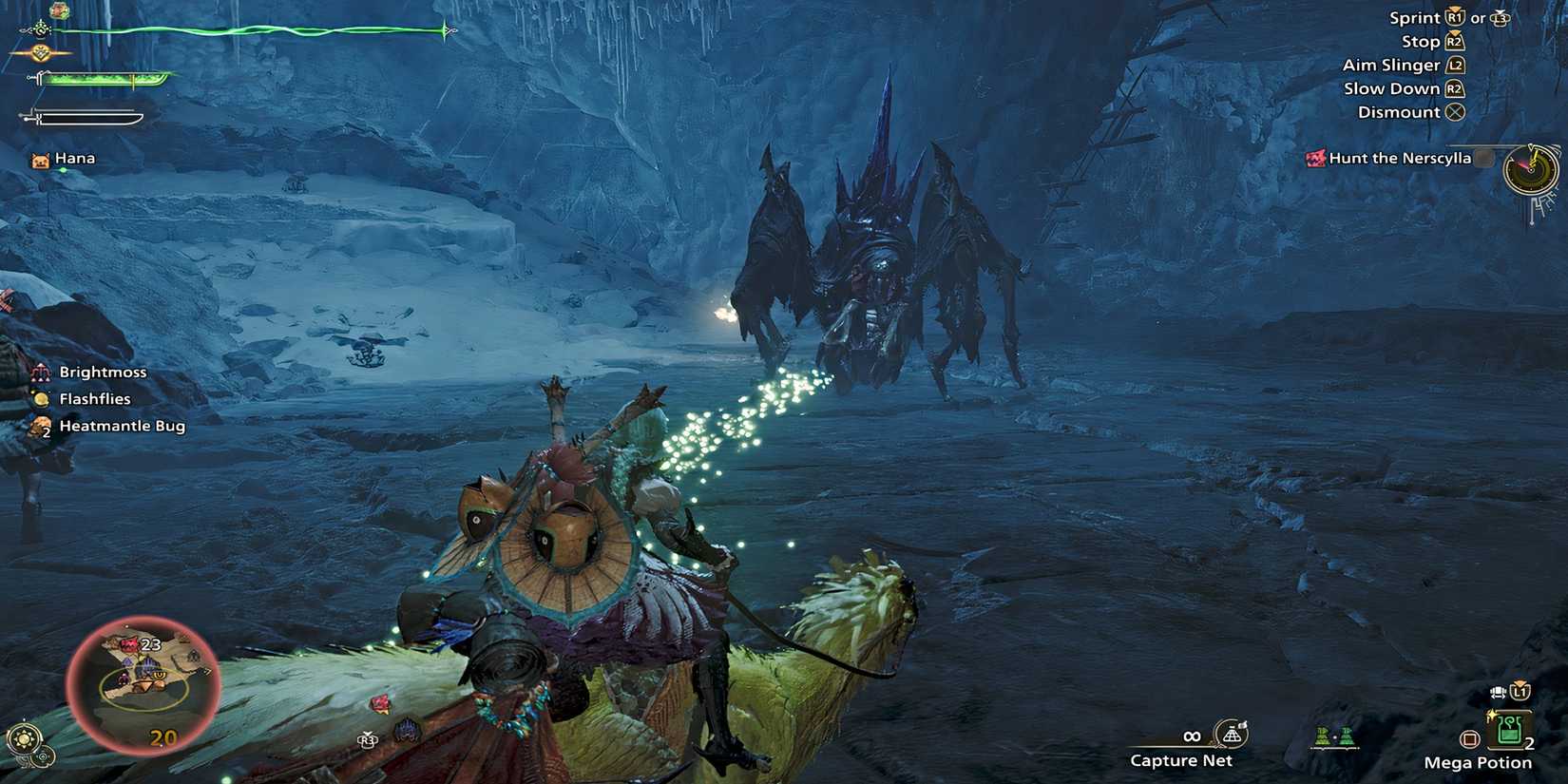Expand the ammo switch arrows beside L1
Image resolution: width=1568 pixels, height=784 pixels.
pyautogui.click(x=1499, y=693)
